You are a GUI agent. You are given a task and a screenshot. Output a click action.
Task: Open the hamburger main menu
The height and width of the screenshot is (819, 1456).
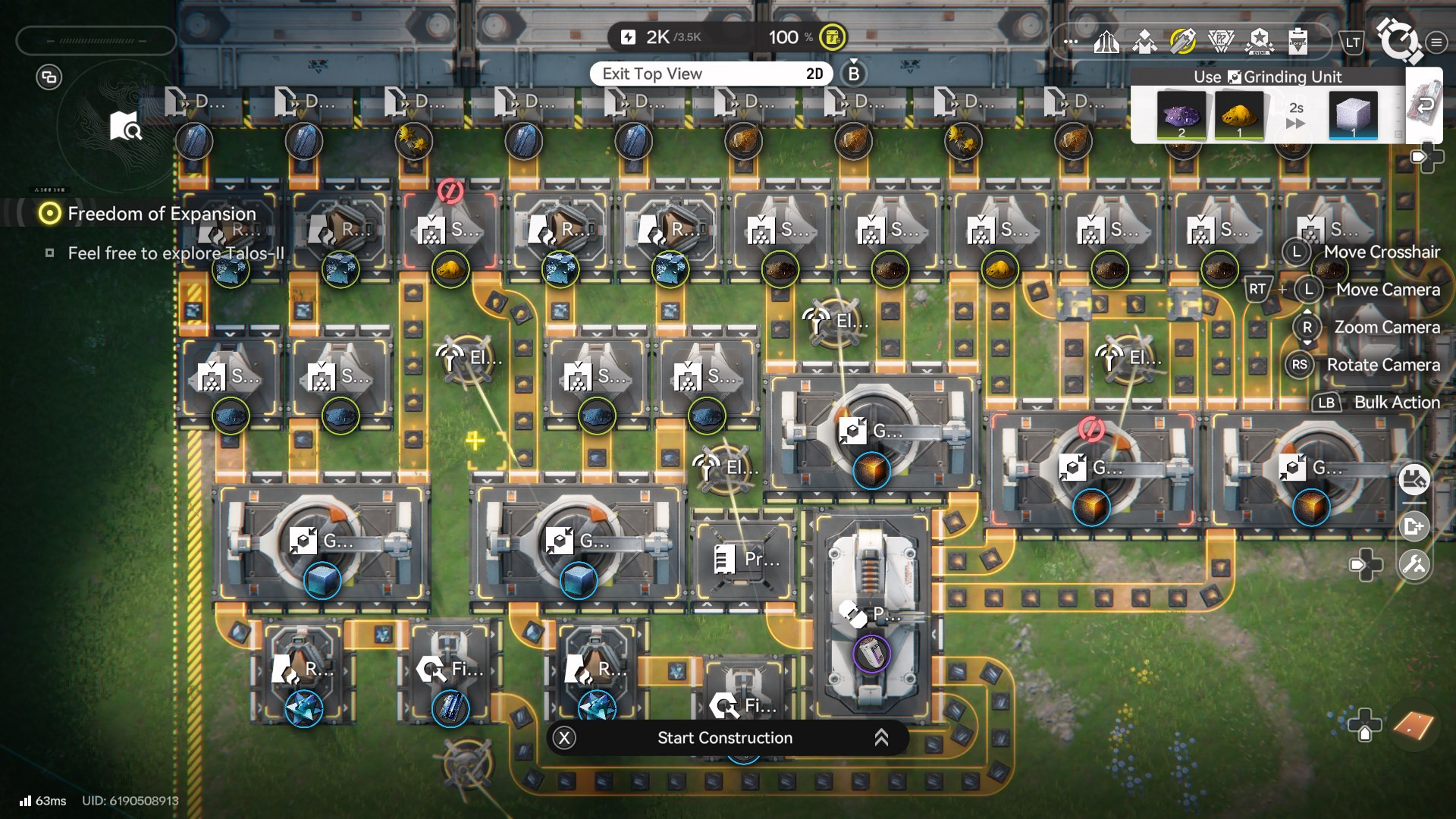coord(1436,42)
